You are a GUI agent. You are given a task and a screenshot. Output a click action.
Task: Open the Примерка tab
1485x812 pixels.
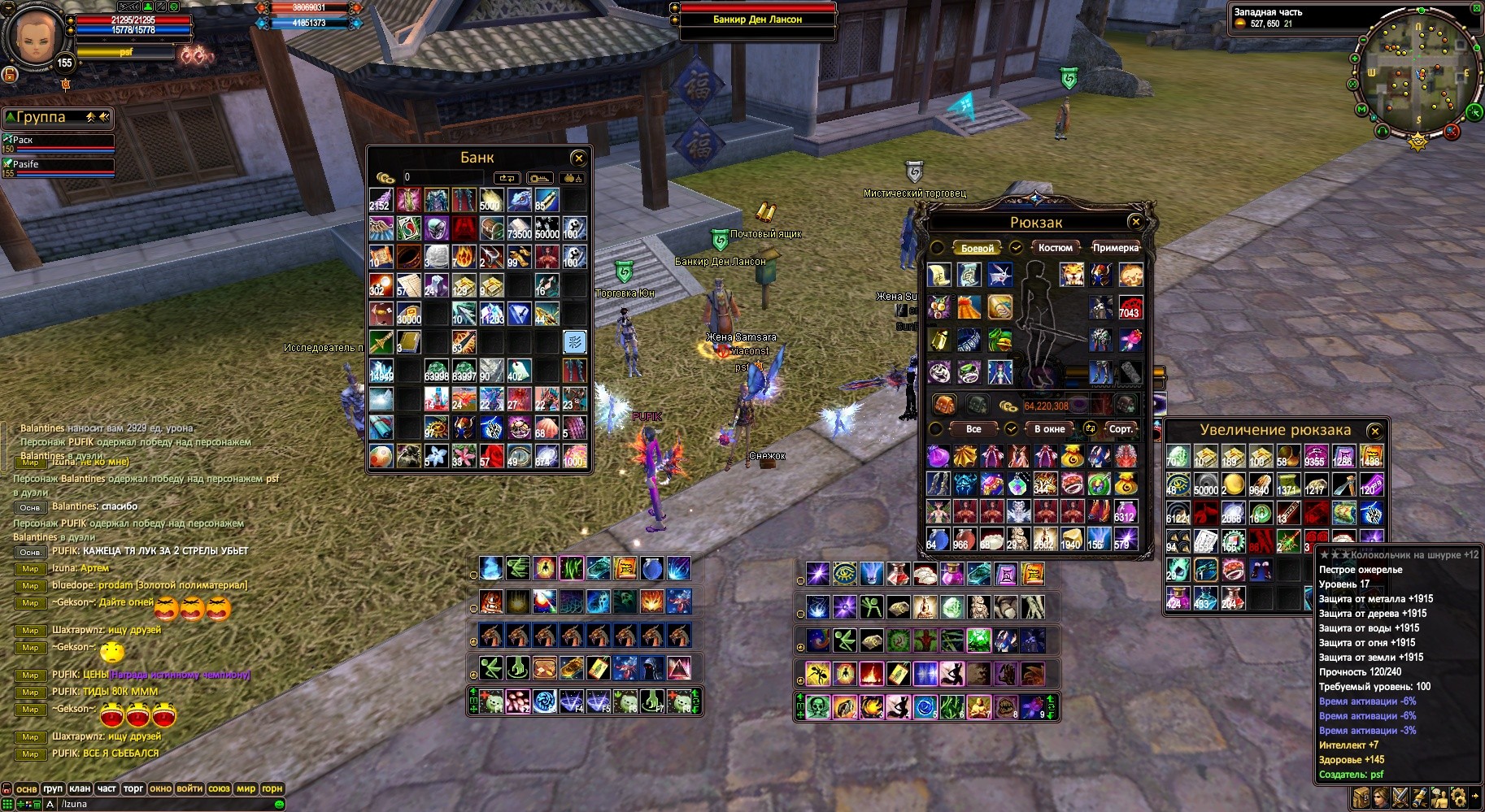click(1115, 248)
